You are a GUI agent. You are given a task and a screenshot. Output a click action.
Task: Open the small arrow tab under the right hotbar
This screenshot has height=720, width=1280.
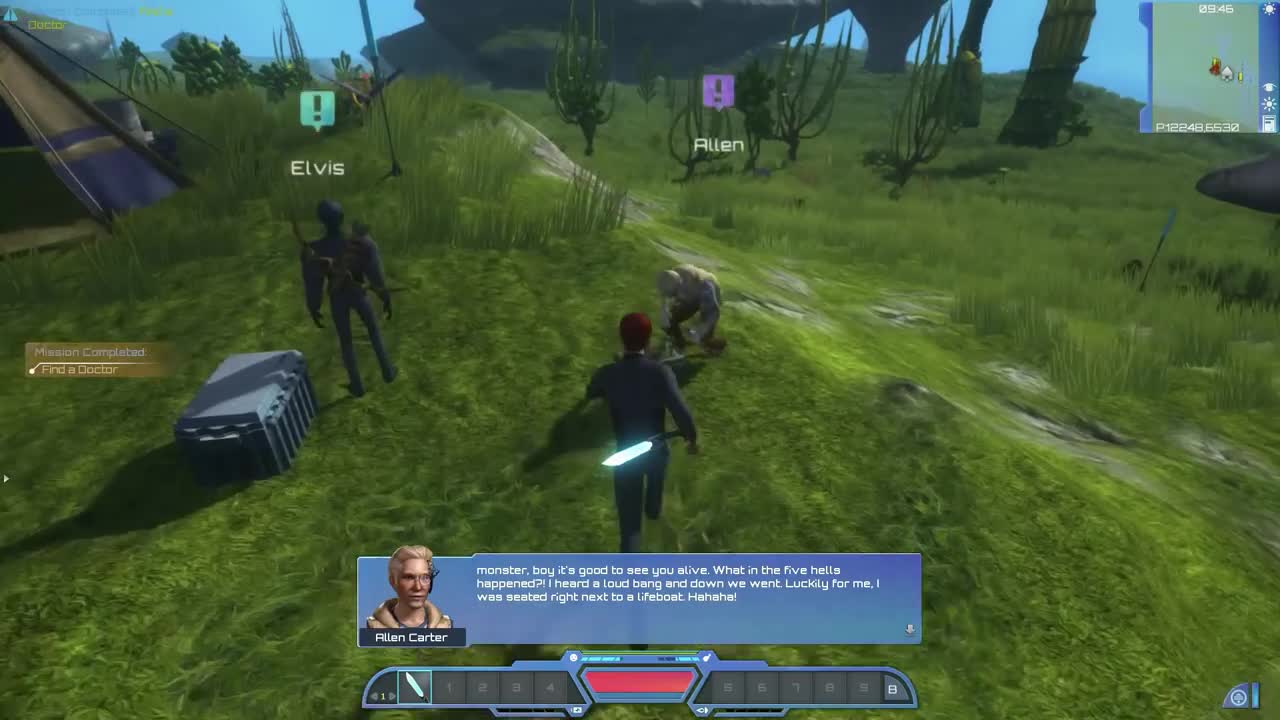tap(700, 709)
